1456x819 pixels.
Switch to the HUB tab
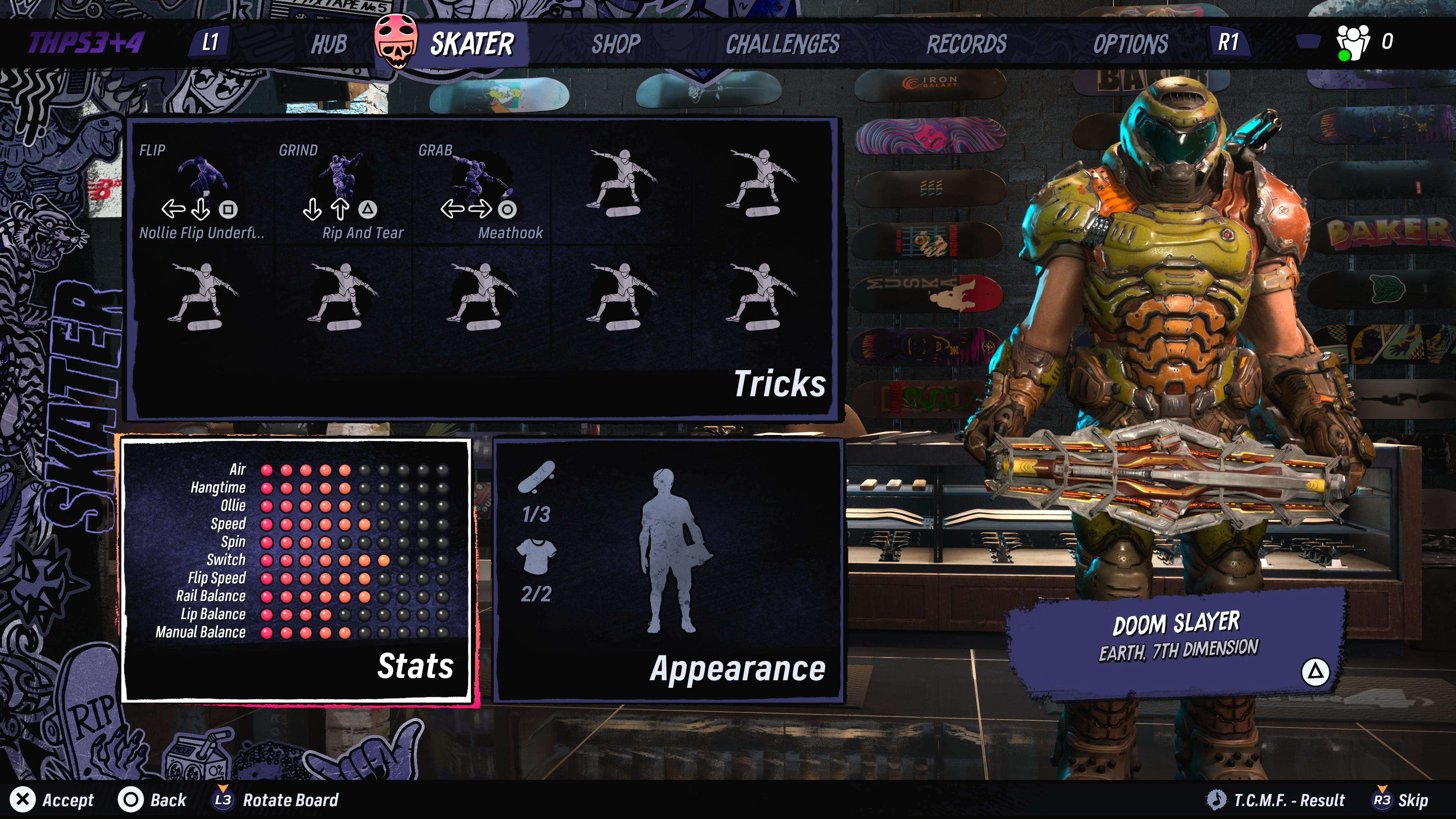coord(328,44)
